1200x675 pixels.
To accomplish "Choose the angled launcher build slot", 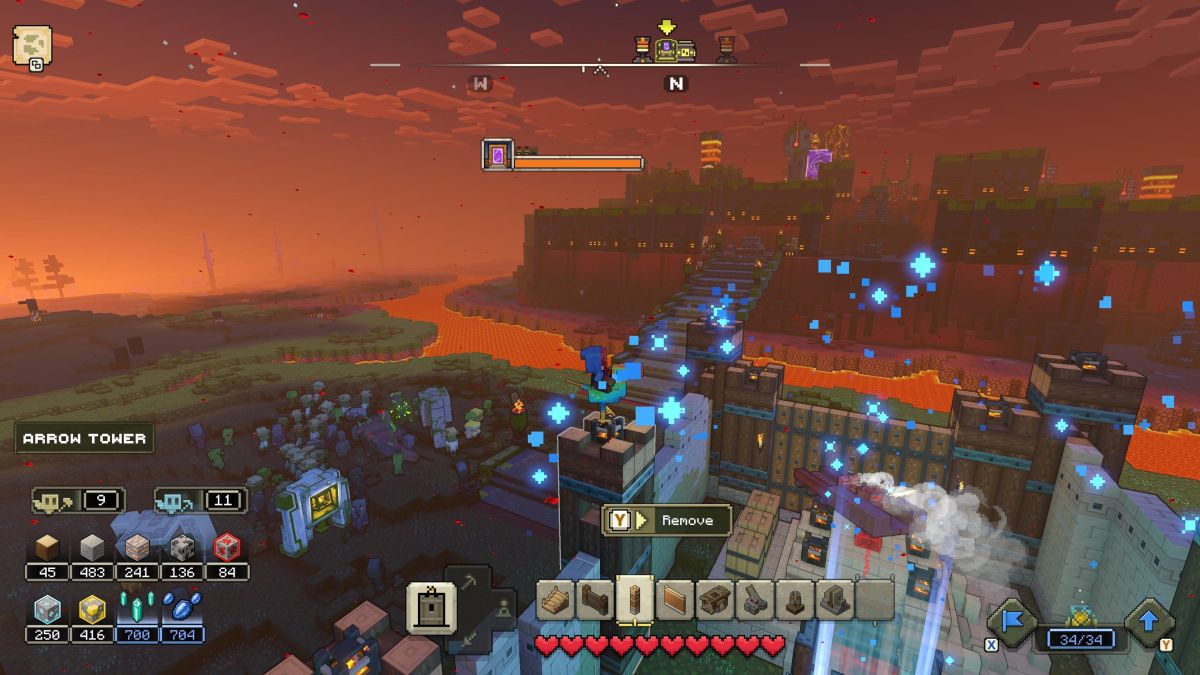I will tap(755, 600).
